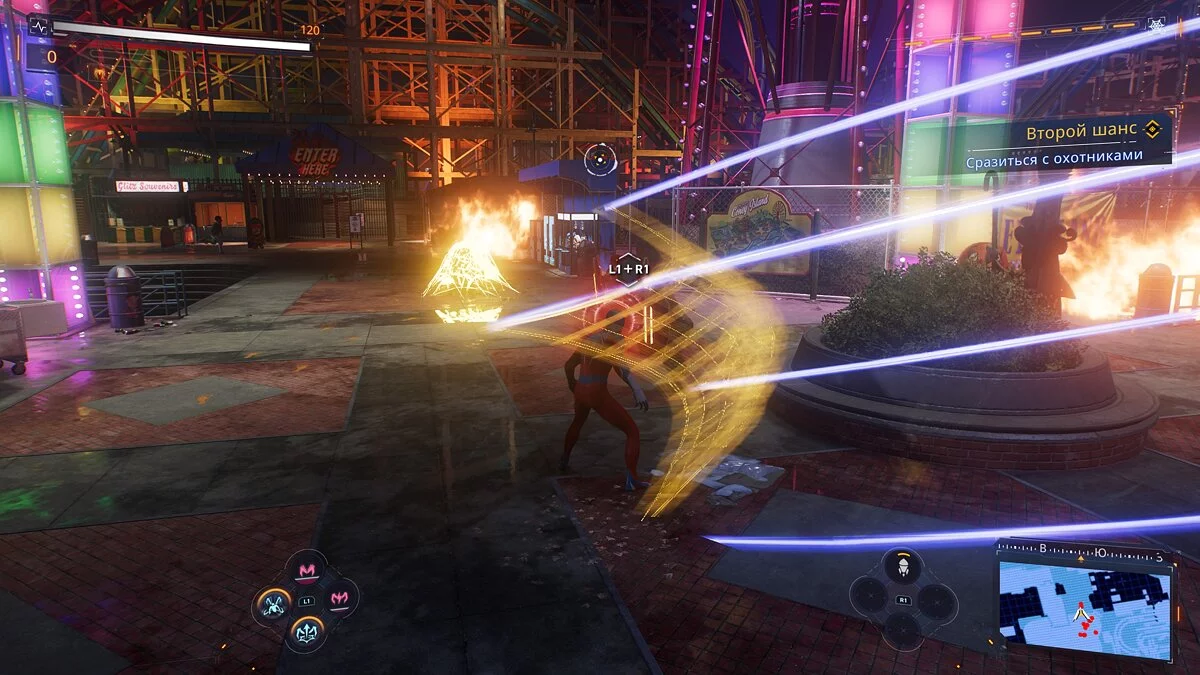
Task: Trigger the left blue spider-arms ability
Action: pyautogui.click(x=272, y=603)
